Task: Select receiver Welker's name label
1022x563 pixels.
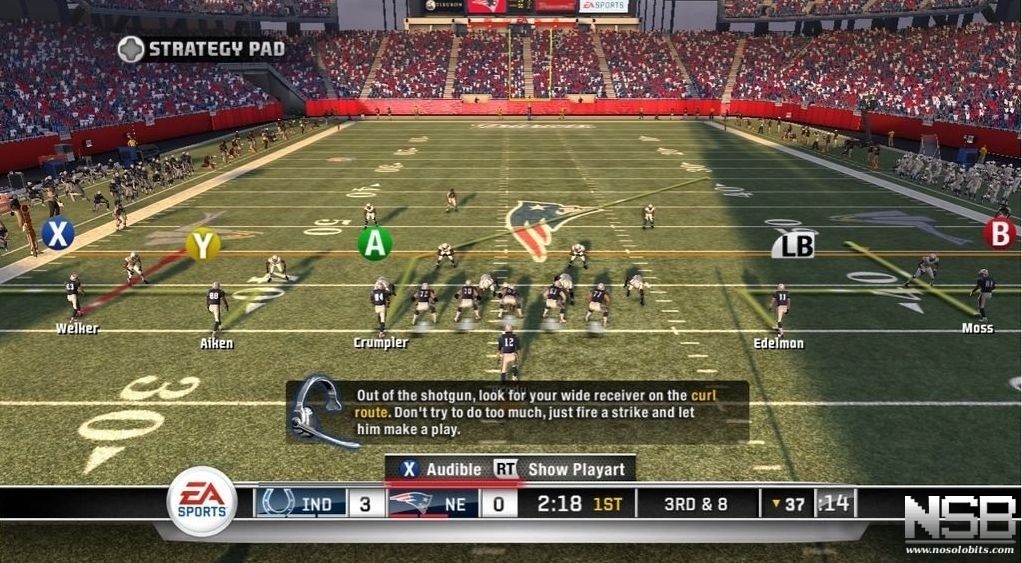Action: pyautogui.click(x=77, y=328)
